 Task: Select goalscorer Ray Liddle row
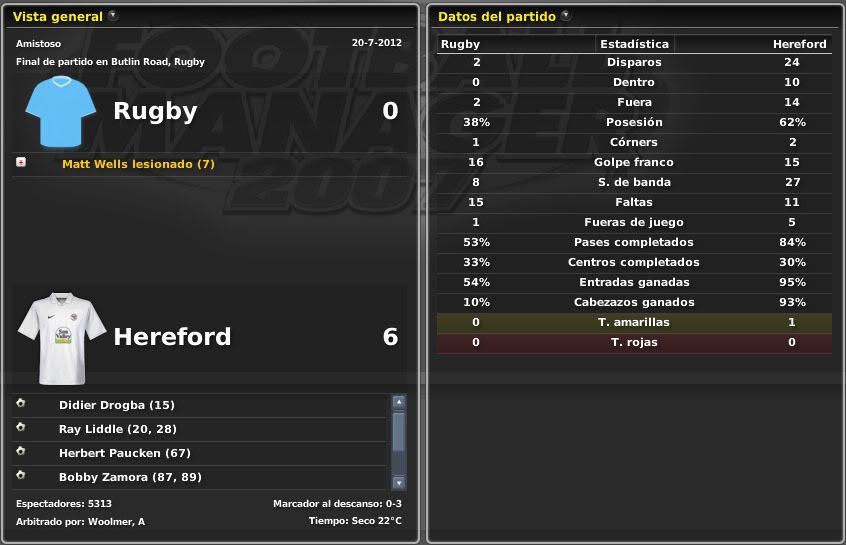(117, 429)
